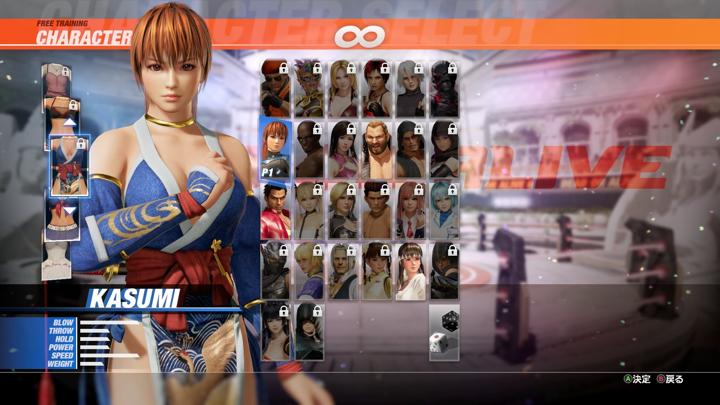Choose Jann Lee in the red outfit

(x=275, y=209)
